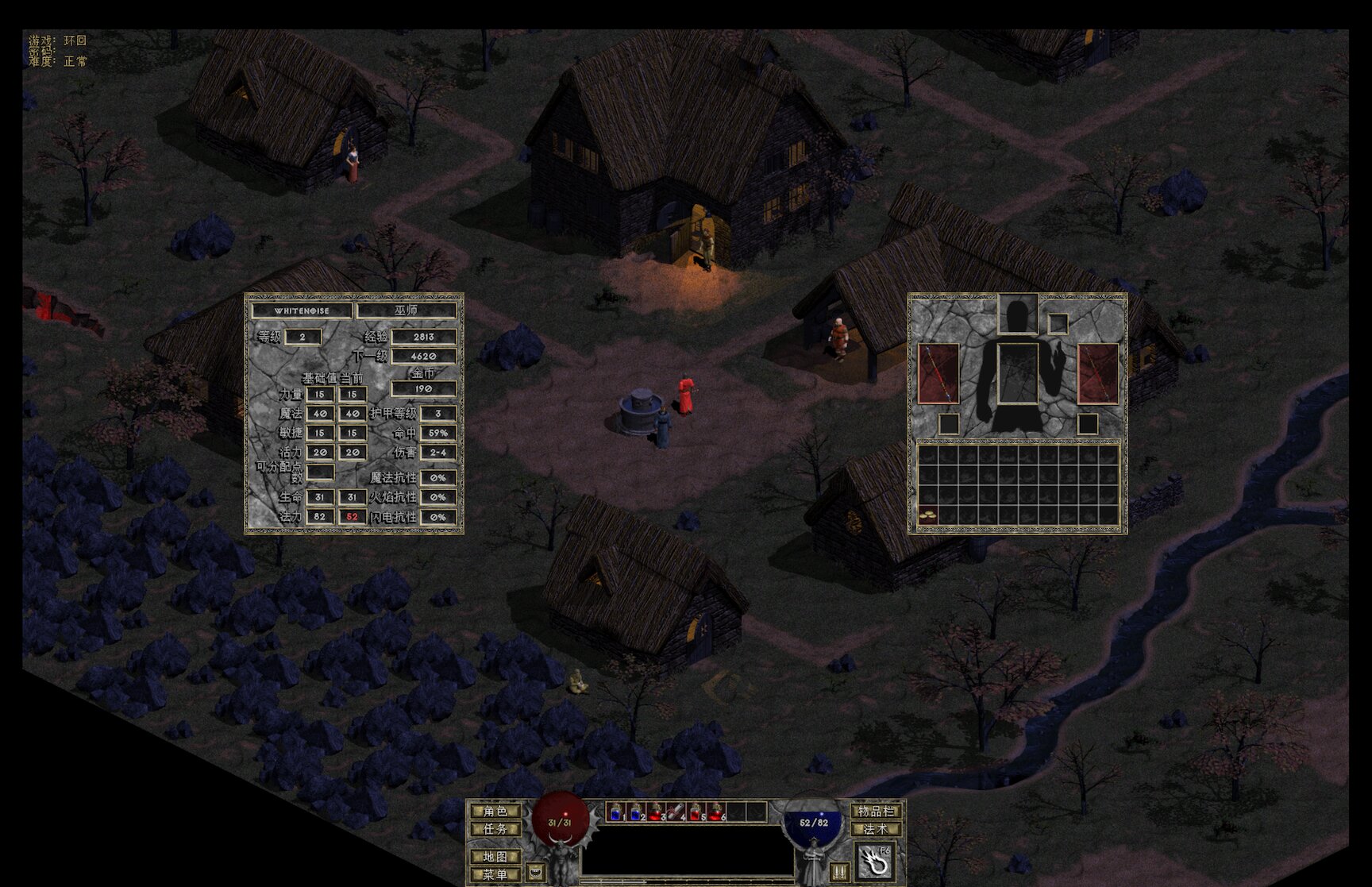Open the 菜单 main menu button
The height and width of the screenshot is (887, 1372).
pyautogui.click(x=495, y=874)
